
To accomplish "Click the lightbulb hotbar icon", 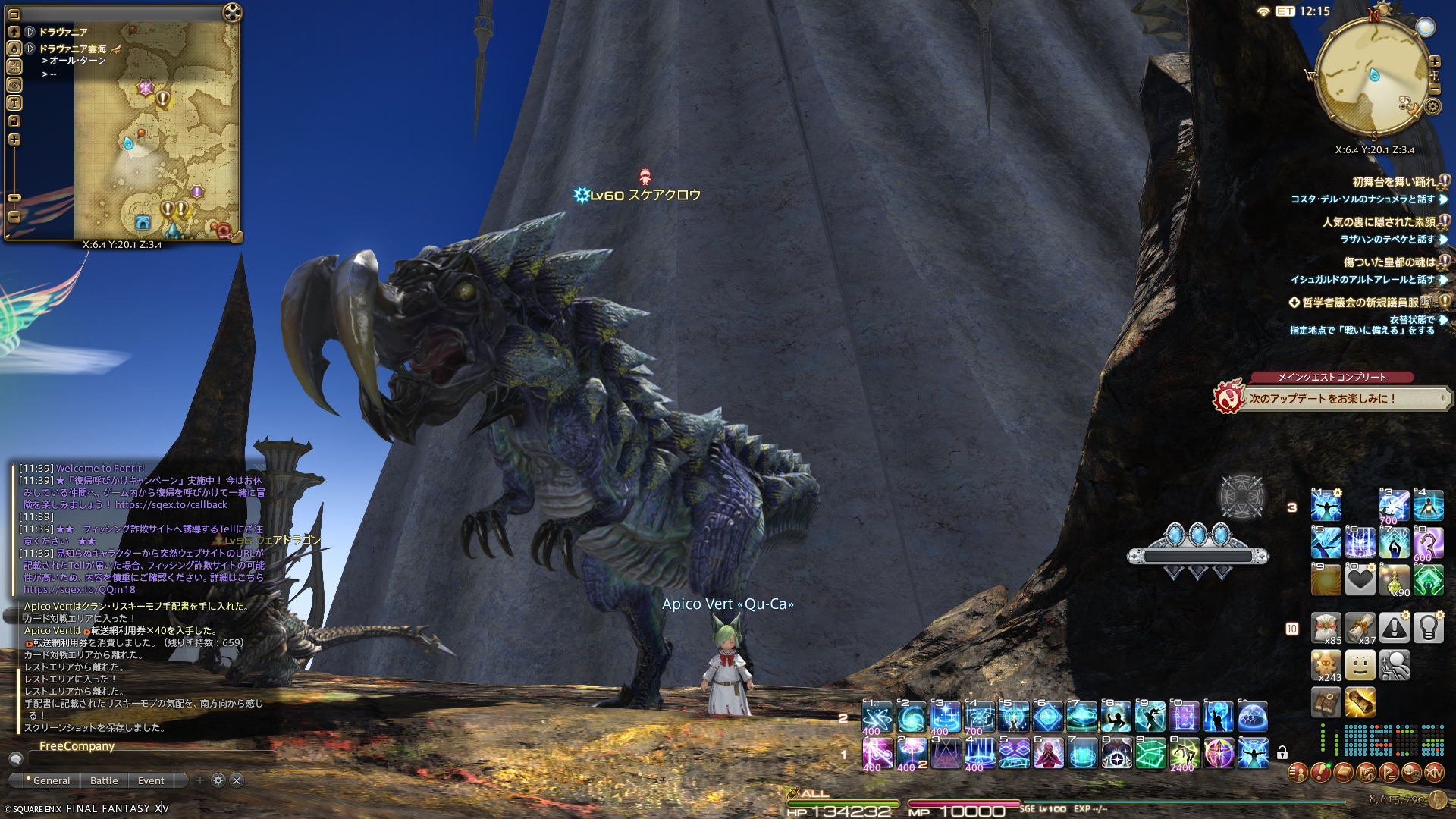I will click(1428, 627).
